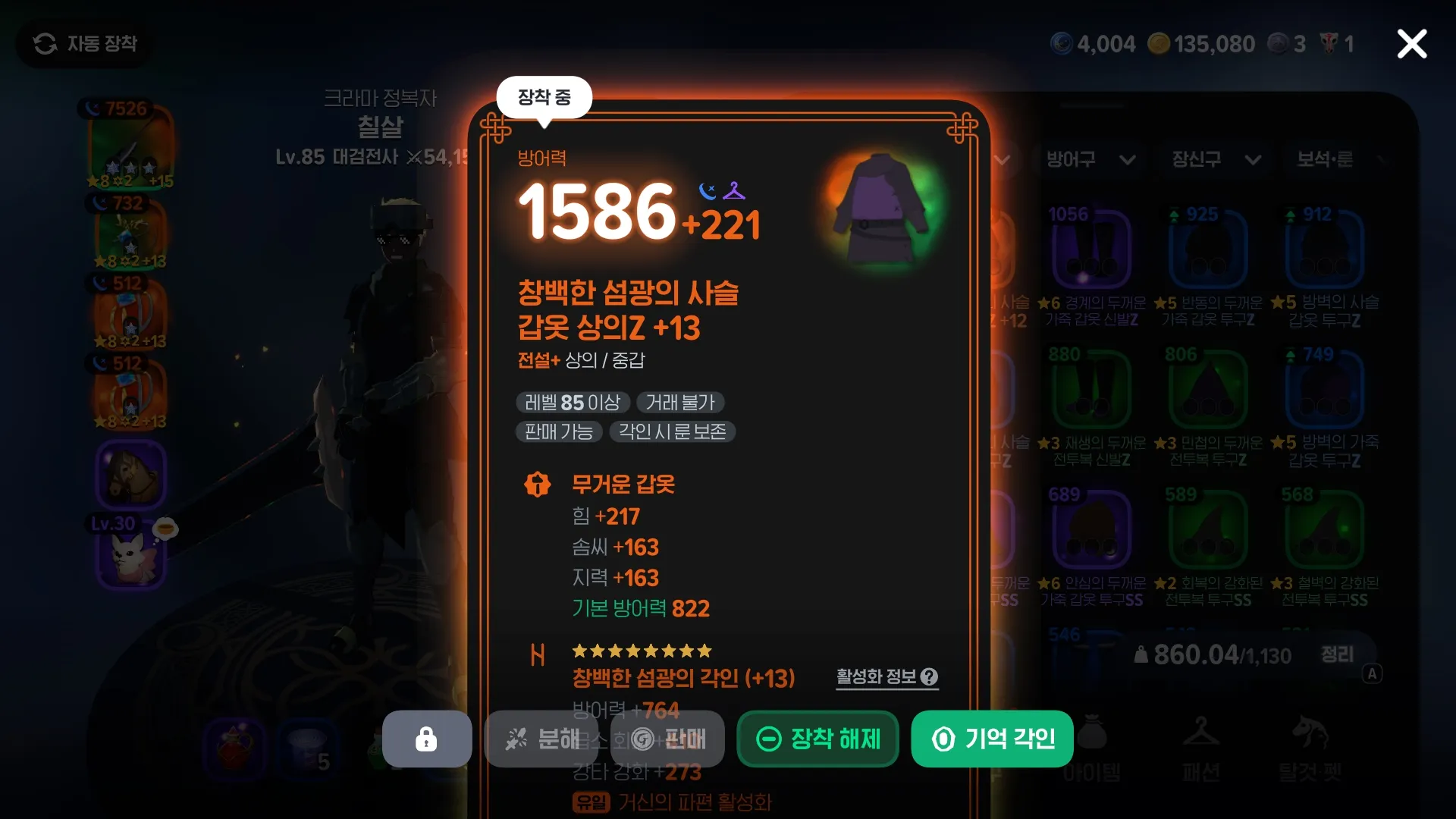Screen dimensions: 1456x819
Task: Click the fox pet icon on the left
Action: coord(130,557)
